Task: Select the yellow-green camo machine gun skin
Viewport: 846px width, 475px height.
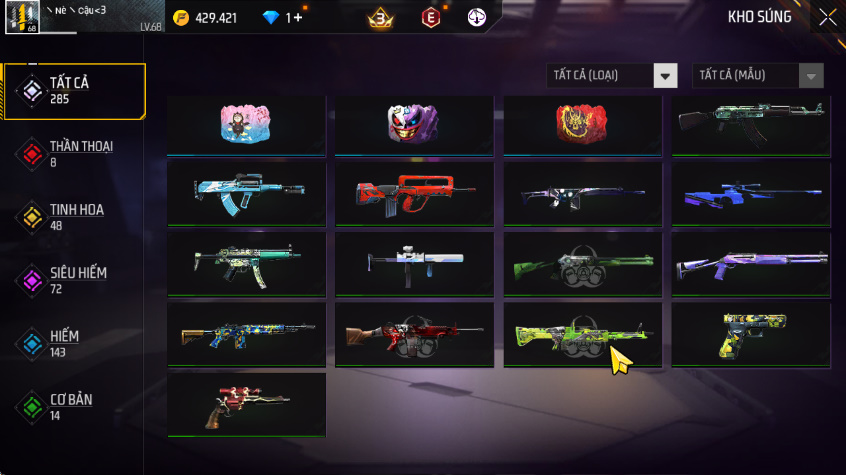Action: coord(582,334)
